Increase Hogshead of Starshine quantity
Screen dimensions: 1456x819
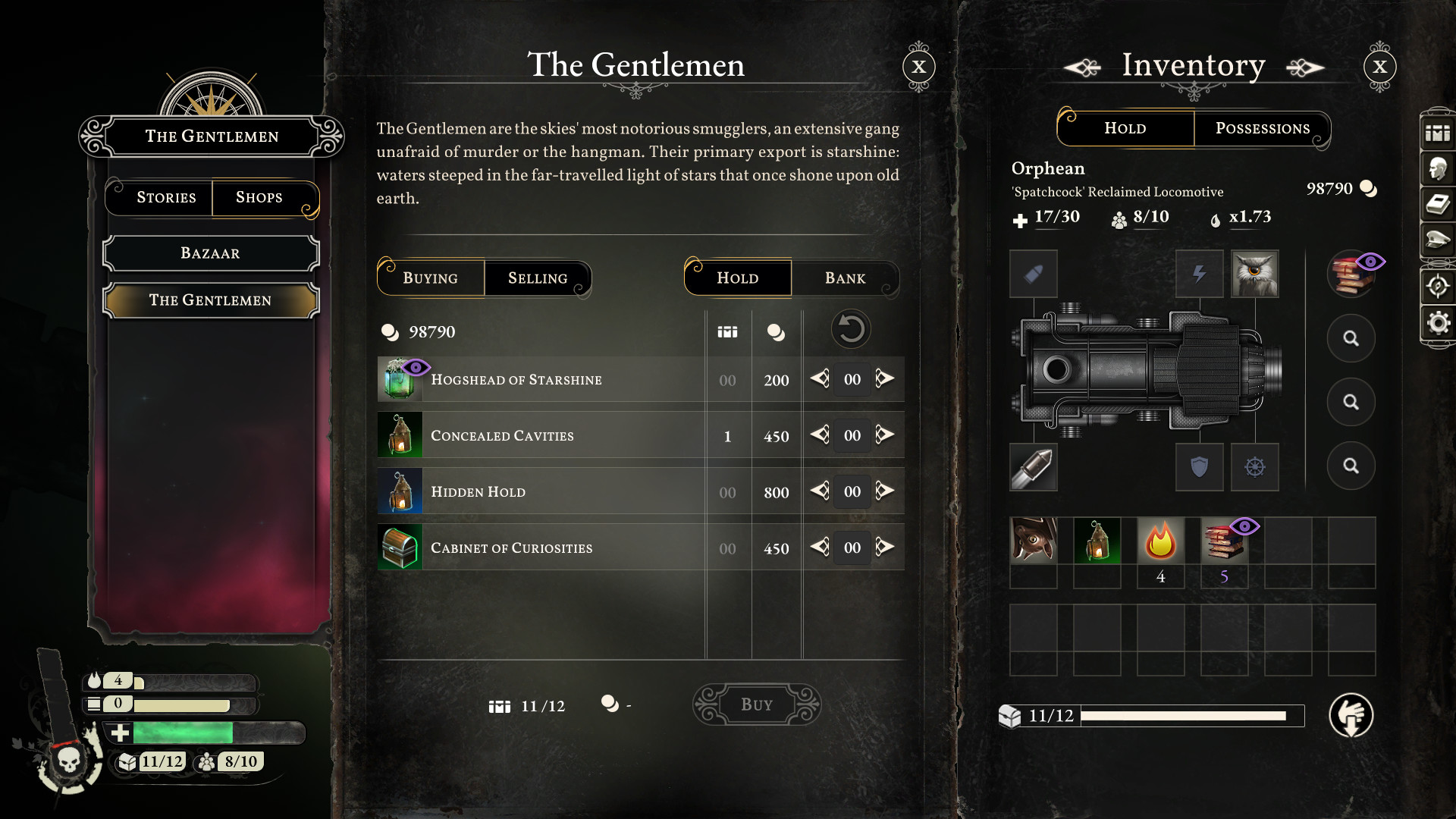(885, 378)
